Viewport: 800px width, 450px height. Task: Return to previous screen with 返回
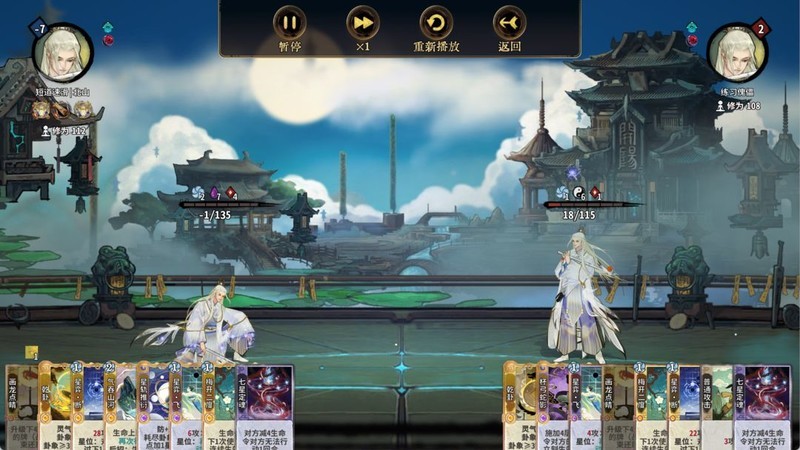pos(509,24)
